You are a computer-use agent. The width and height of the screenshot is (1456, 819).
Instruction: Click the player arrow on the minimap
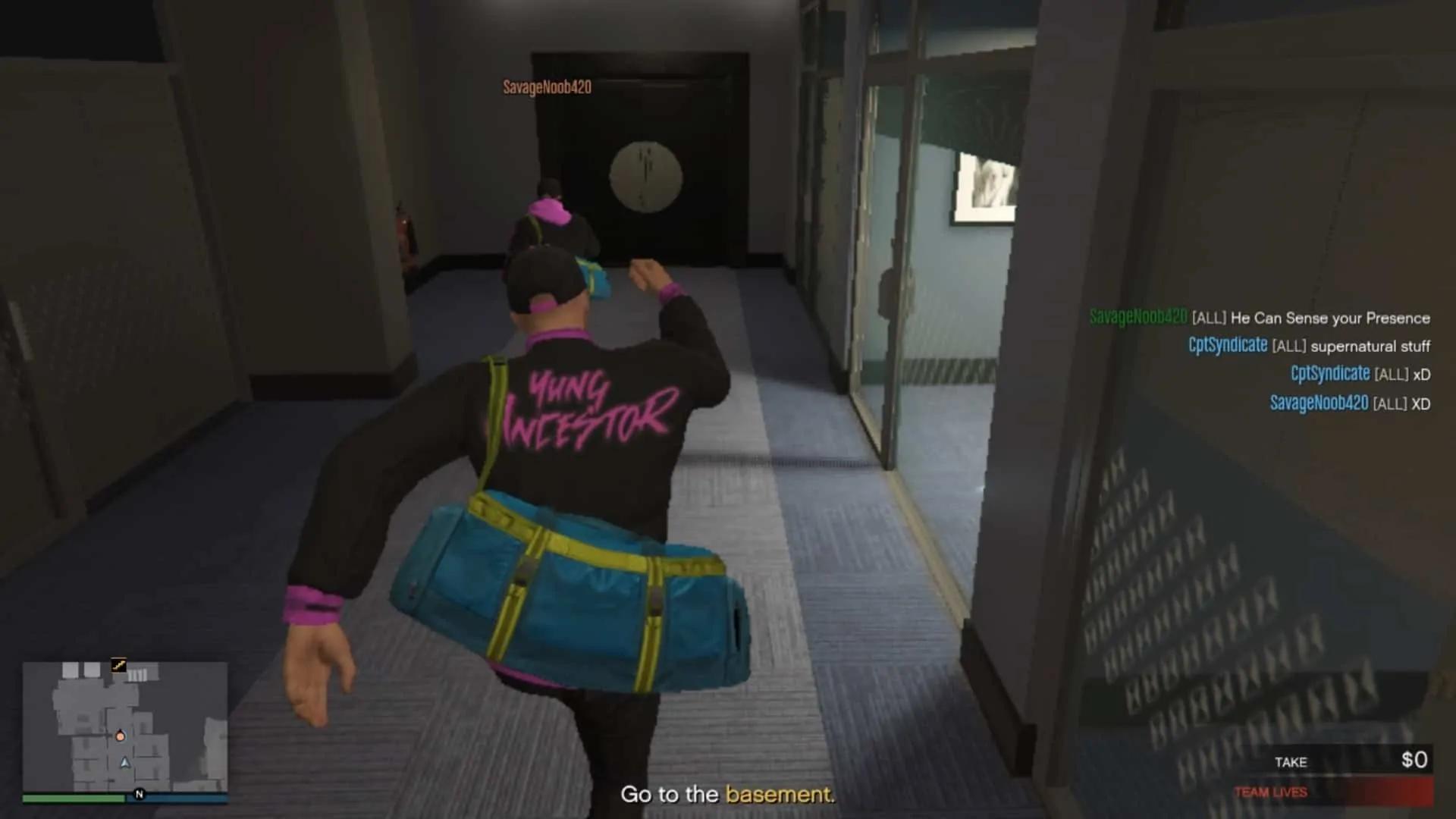pos(124,763)
